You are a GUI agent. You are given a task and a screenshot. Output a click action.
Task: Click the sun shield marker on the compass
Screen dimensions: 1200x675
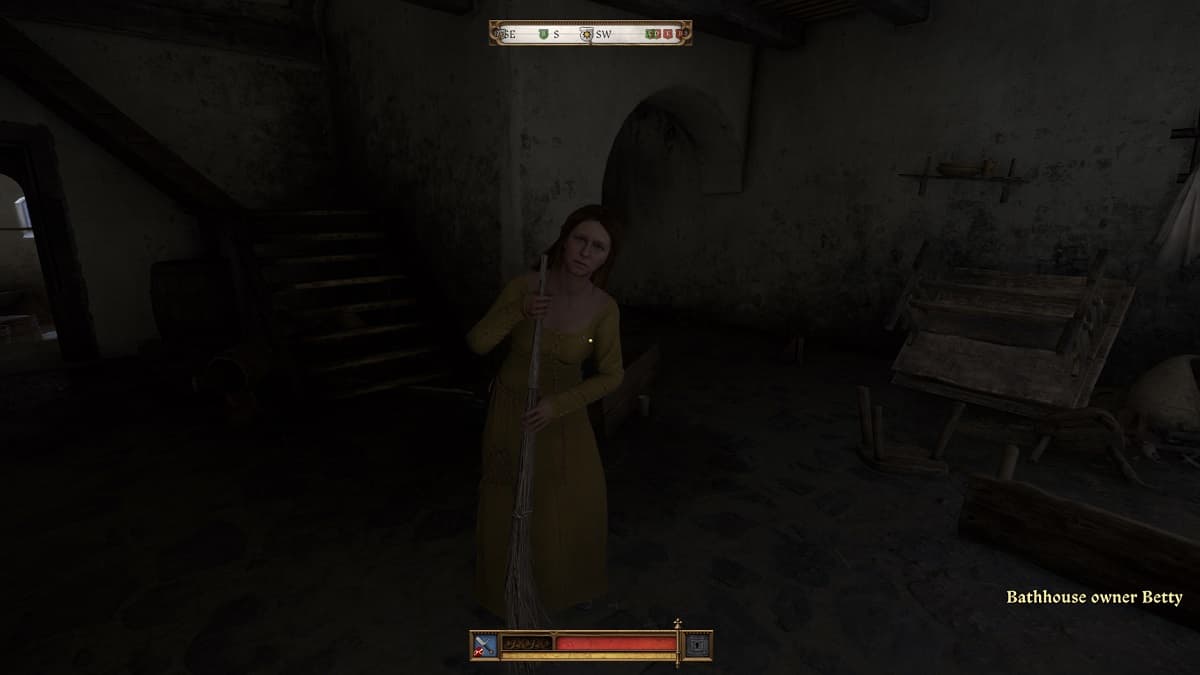(586, 34)
